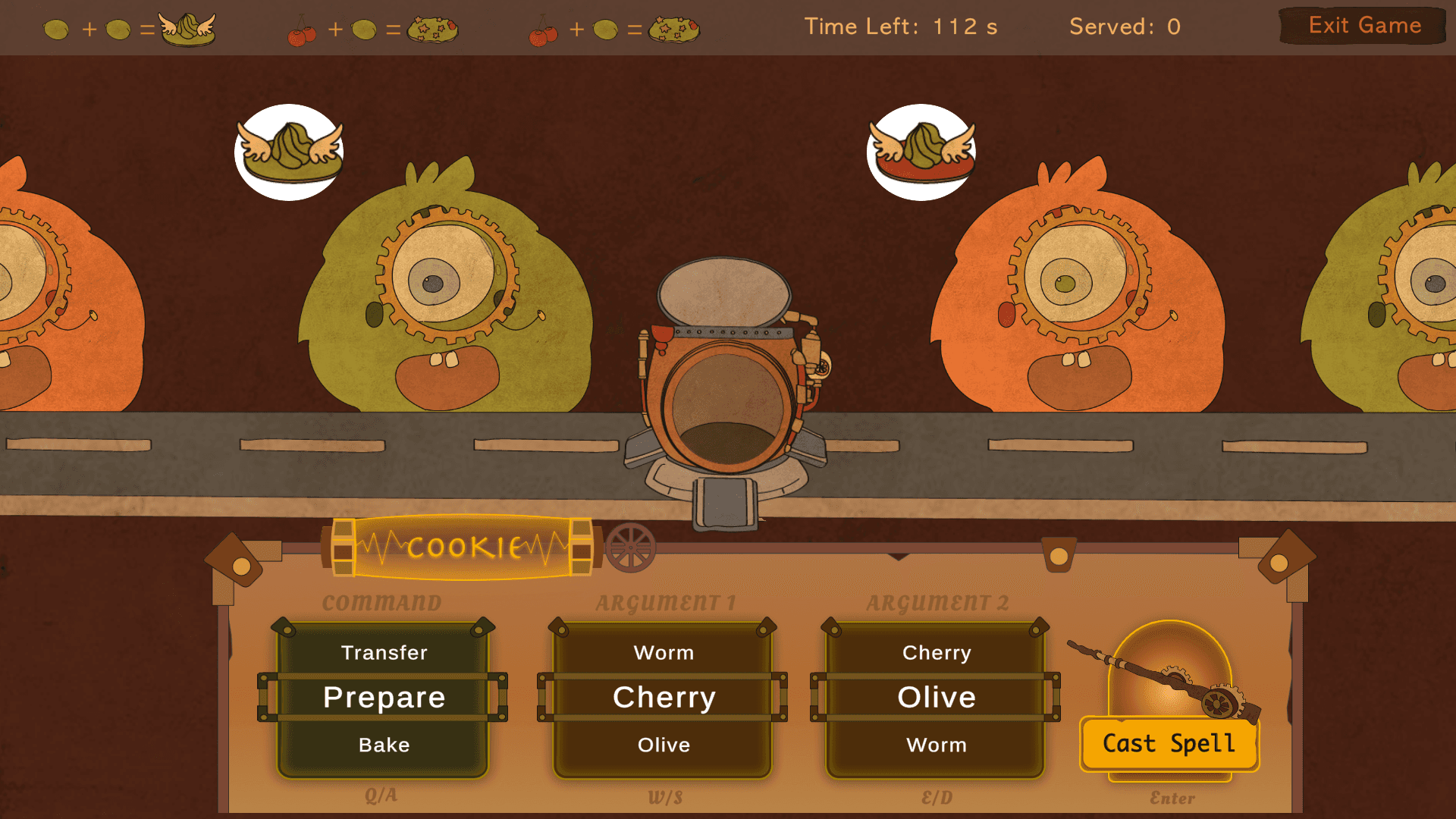Viewport: 1456px width, 819px height.
Task: Choose Cherry in the Argument 2 selector
Action: (937, 653)
